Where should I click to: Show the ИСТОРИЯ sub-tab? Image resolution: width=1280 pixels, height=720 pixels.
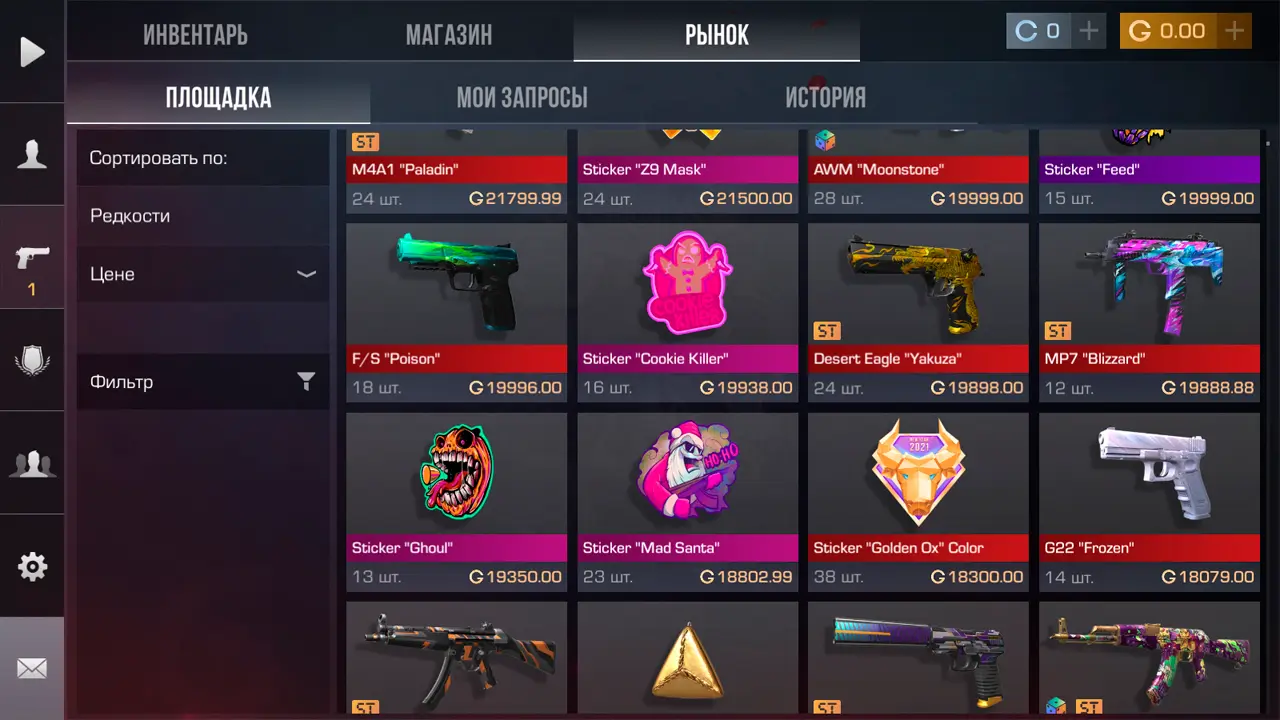[x=825, y=97]
